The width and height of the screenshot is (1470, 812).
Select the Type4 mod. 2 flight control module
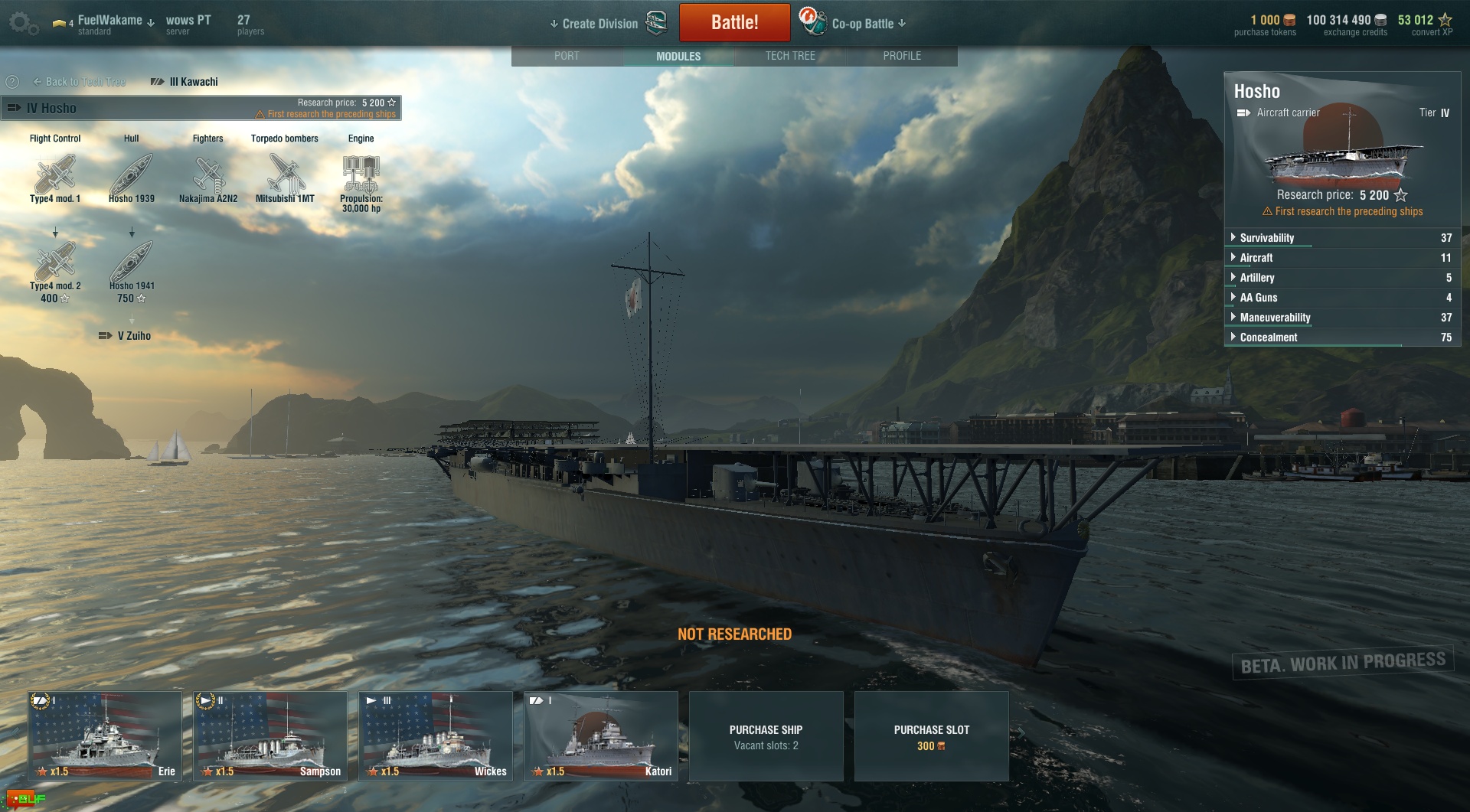(55, 263)
